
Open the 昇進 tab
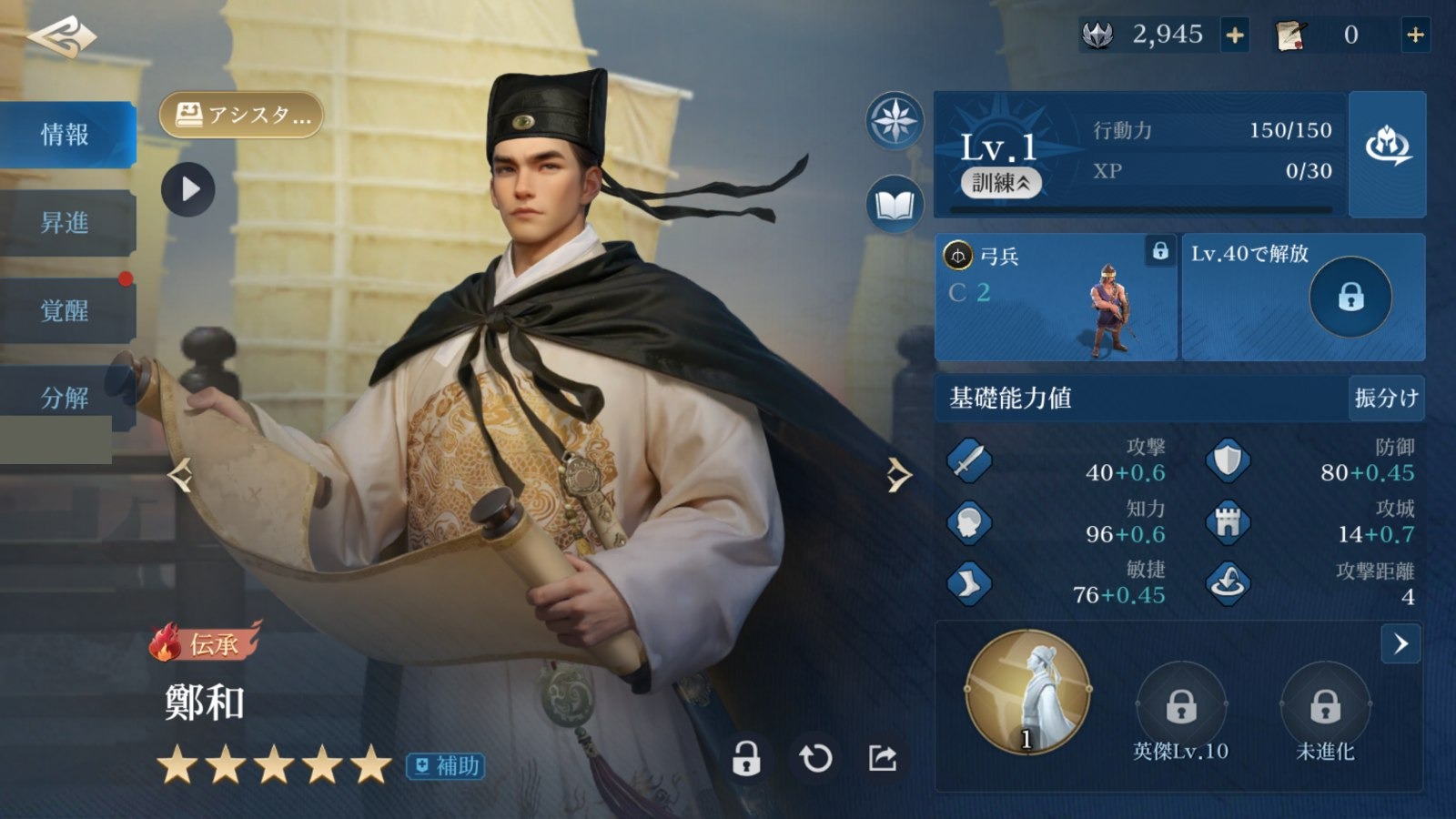[66, 223]
